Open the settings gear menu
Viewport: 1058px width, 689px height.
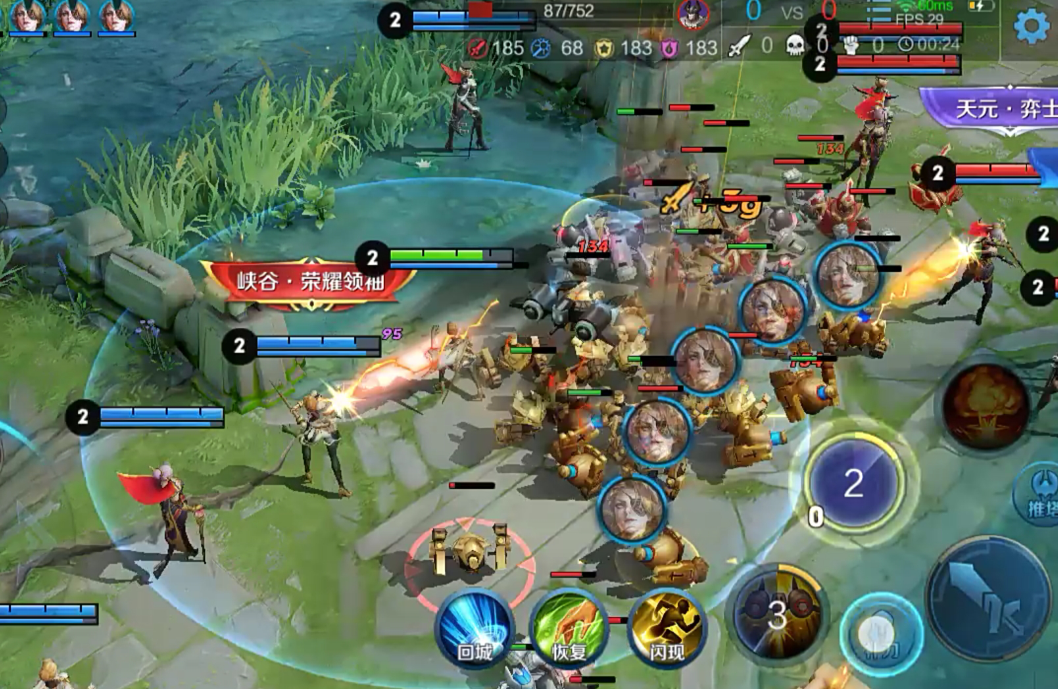[1032, 26]
